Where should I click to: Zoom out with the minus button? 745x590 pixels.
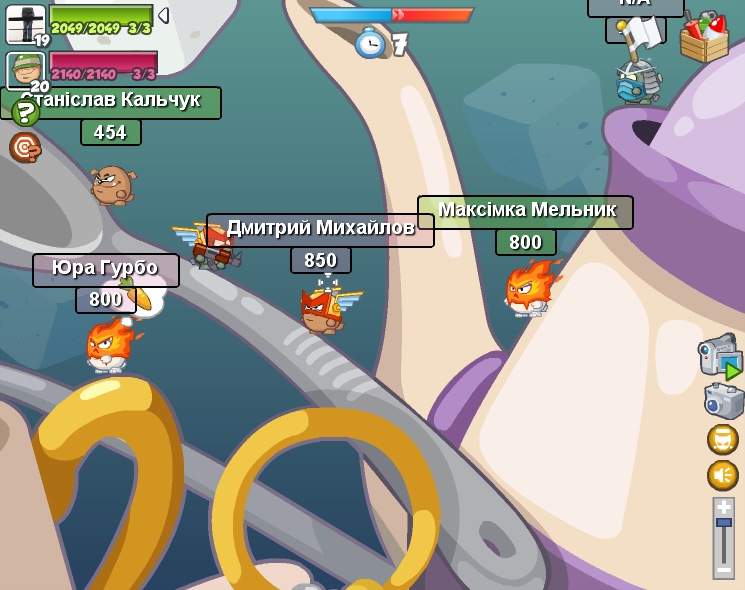coord(724,569)
